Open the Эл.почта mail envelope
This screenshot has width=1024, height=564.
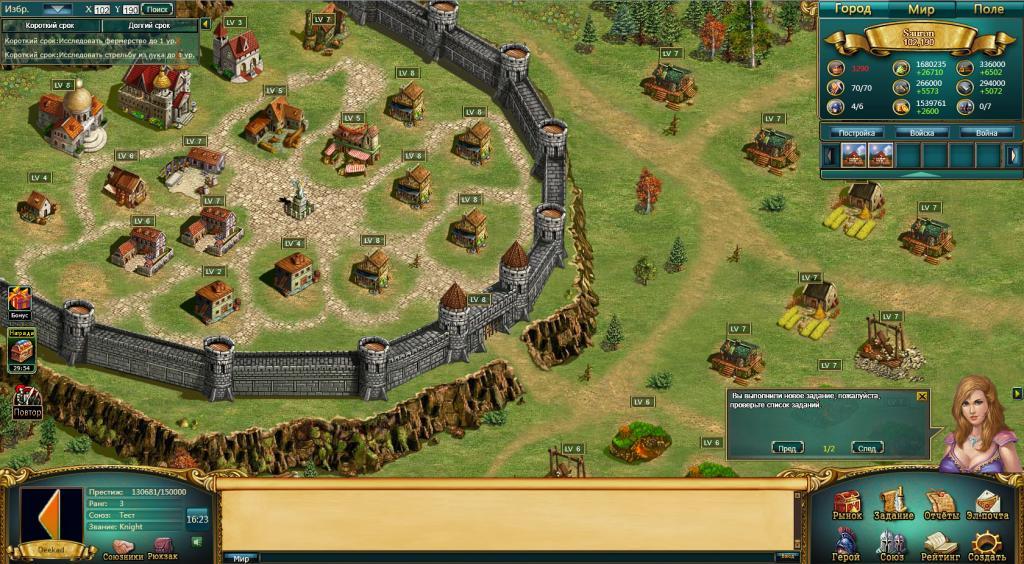coord(986,504)
